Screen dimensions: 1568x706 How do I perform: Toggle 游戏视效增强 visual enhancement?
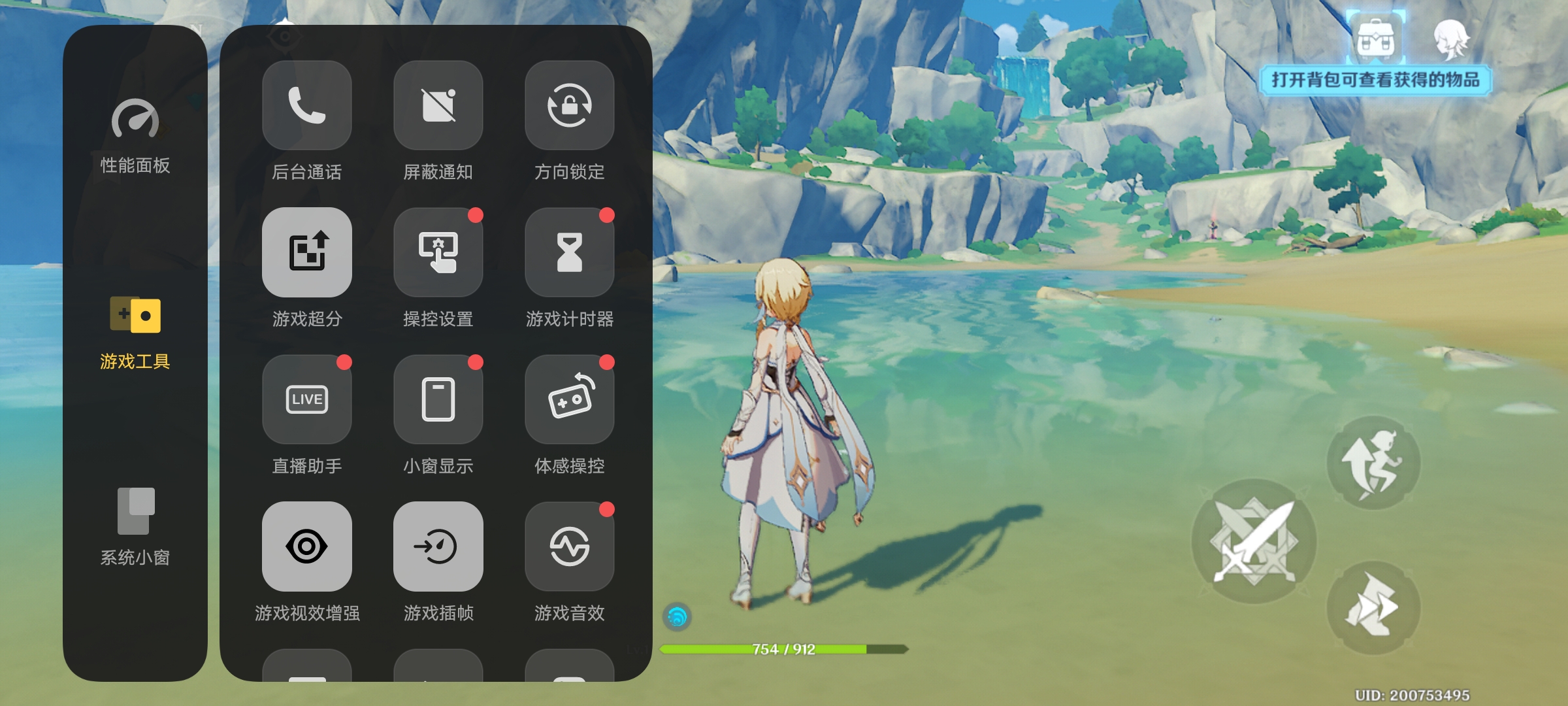[x=307, y=546]
